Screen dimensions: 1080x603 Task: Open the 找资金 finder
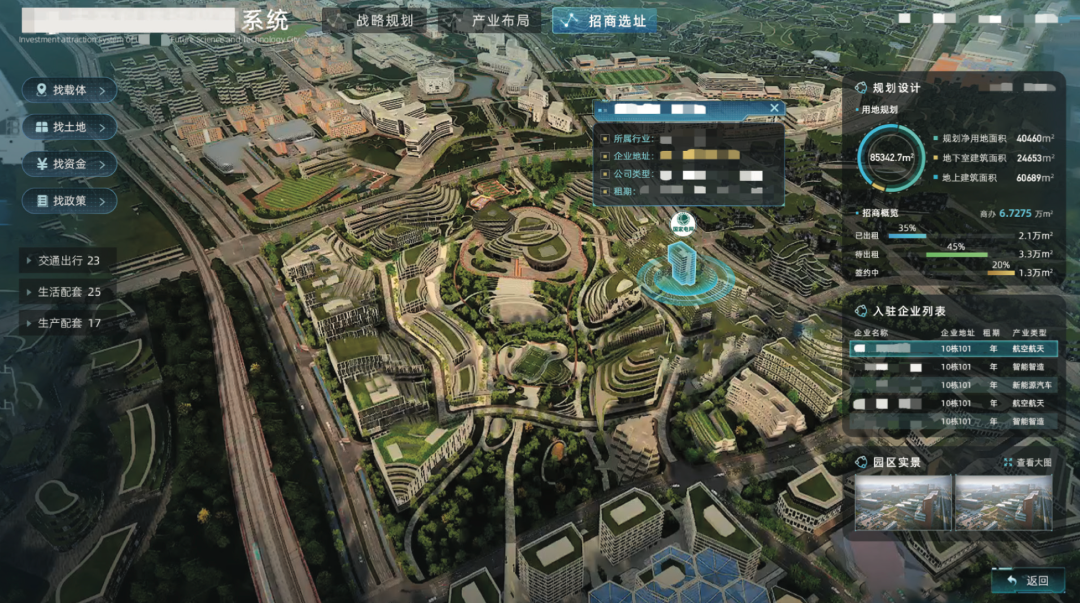point(69,164)
